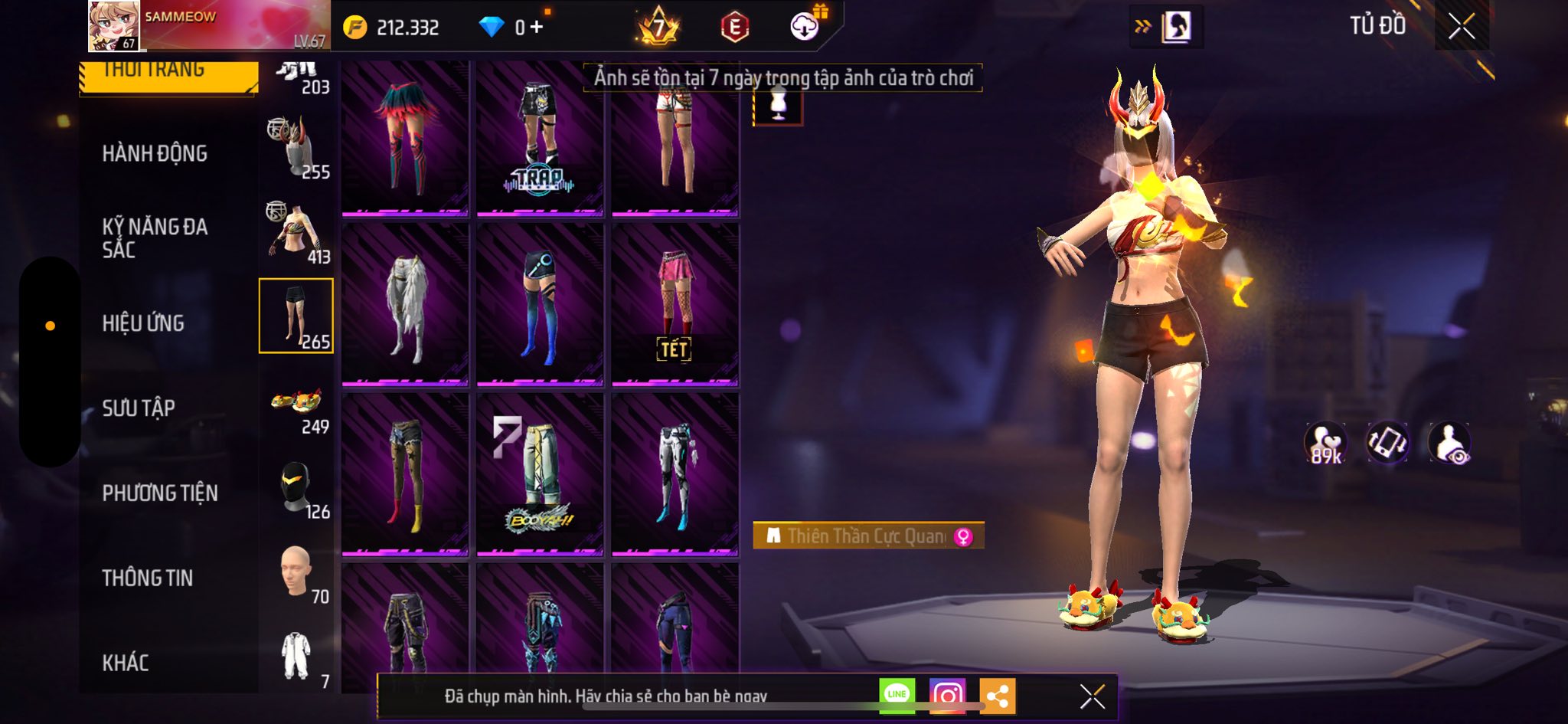The image size is (1568, 724).
Task: Dismiss the screenshot share banner
Action: pyautogui.click(x=1092, y=696)
